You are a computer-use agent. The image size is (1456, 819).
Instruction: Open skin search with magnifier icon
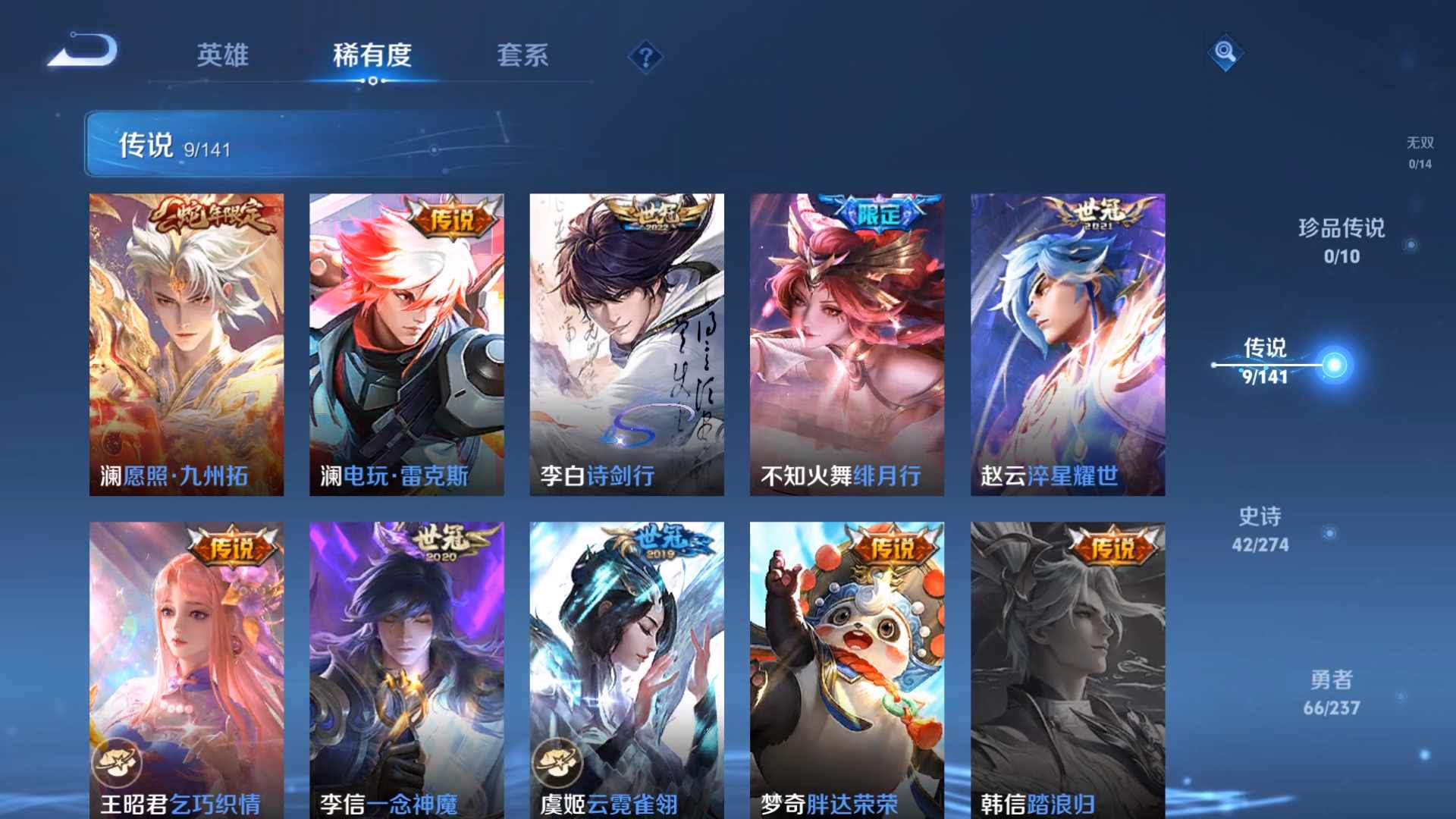pyautogui.click(x=1225, y=53)
